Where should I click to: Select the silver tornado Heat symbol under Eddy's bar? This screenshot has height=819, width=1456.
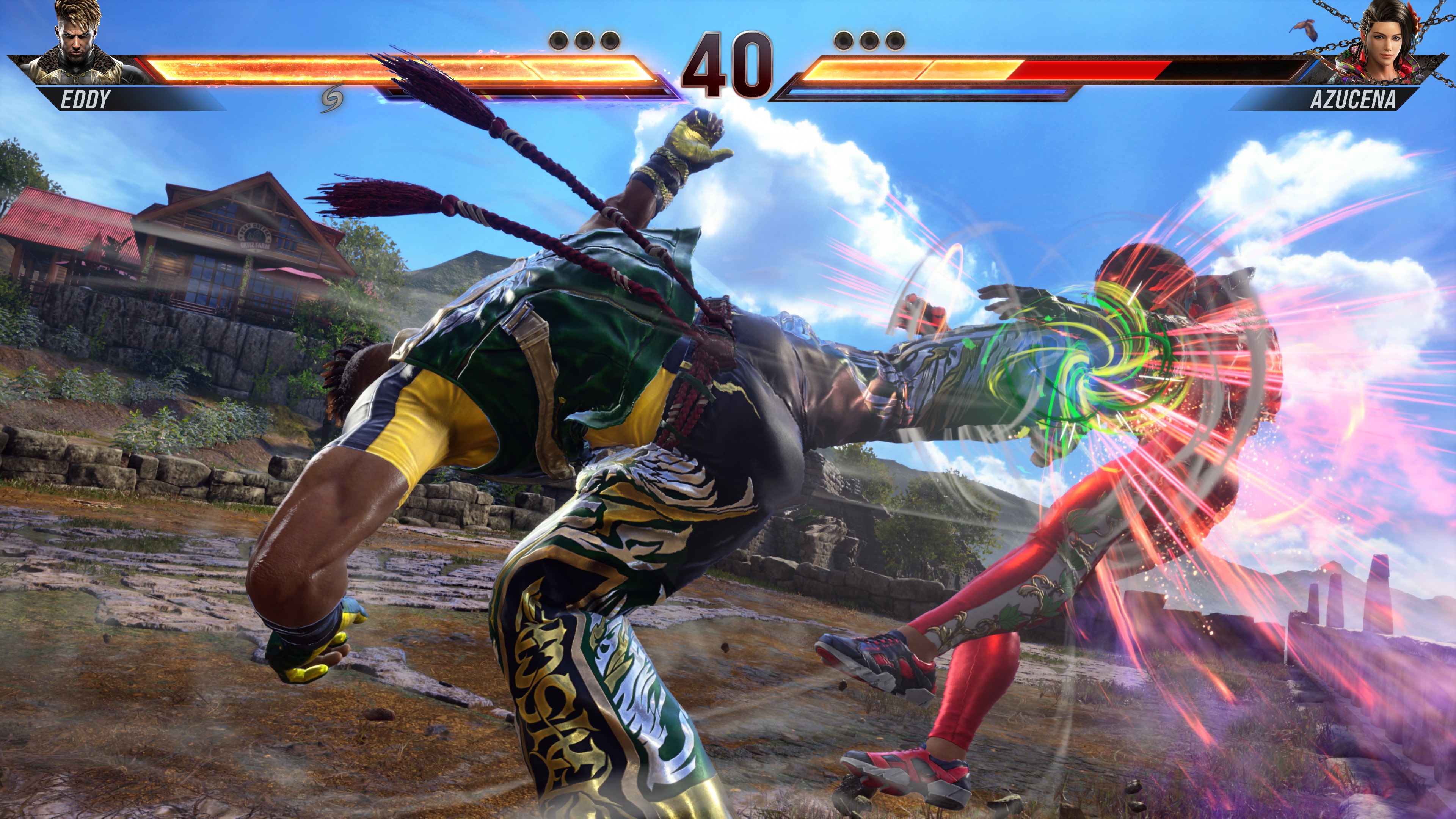click(332, 98)
